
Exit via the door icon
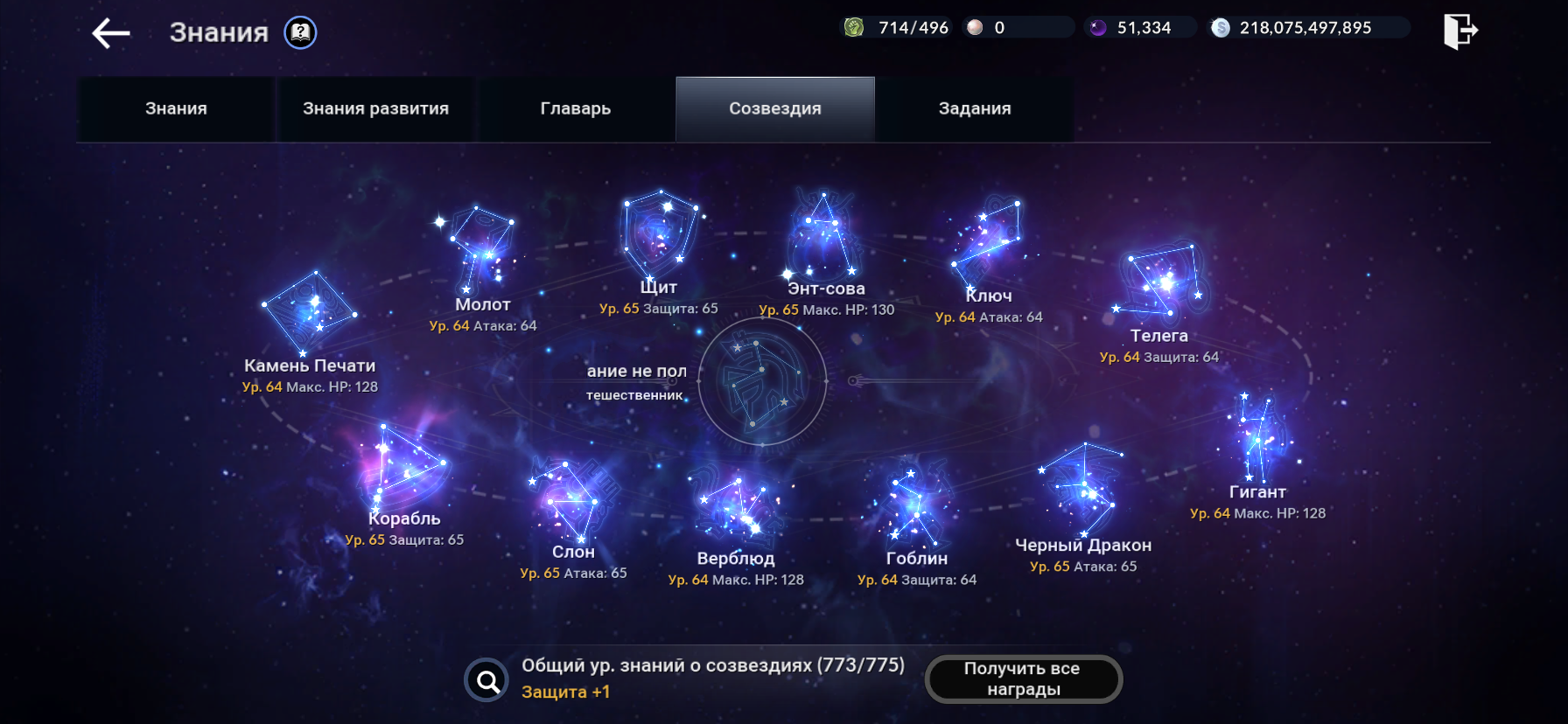1459,31
